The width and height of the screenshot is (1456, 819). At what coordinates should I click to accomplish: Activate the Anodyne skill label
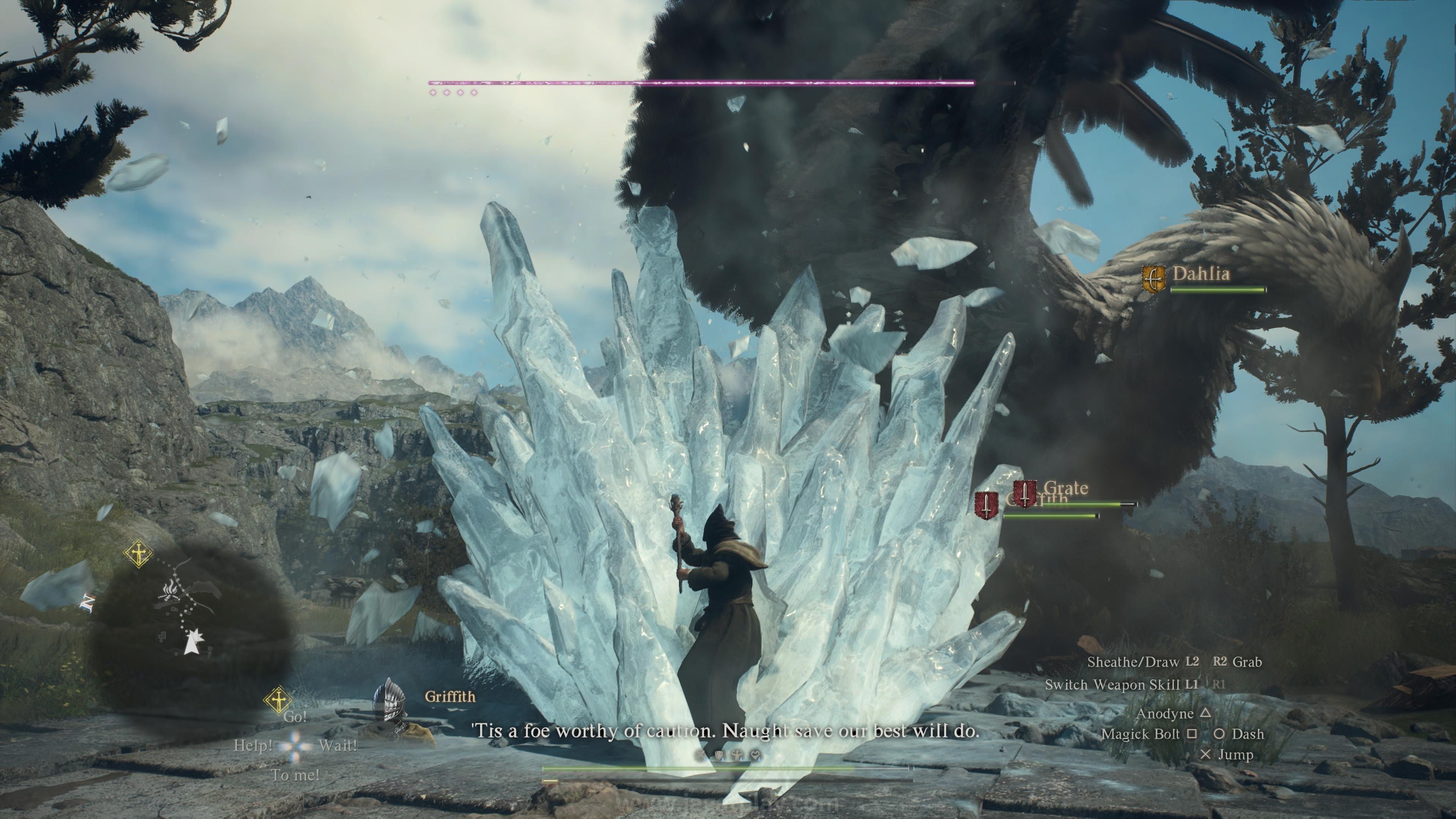click(1164, 714)
